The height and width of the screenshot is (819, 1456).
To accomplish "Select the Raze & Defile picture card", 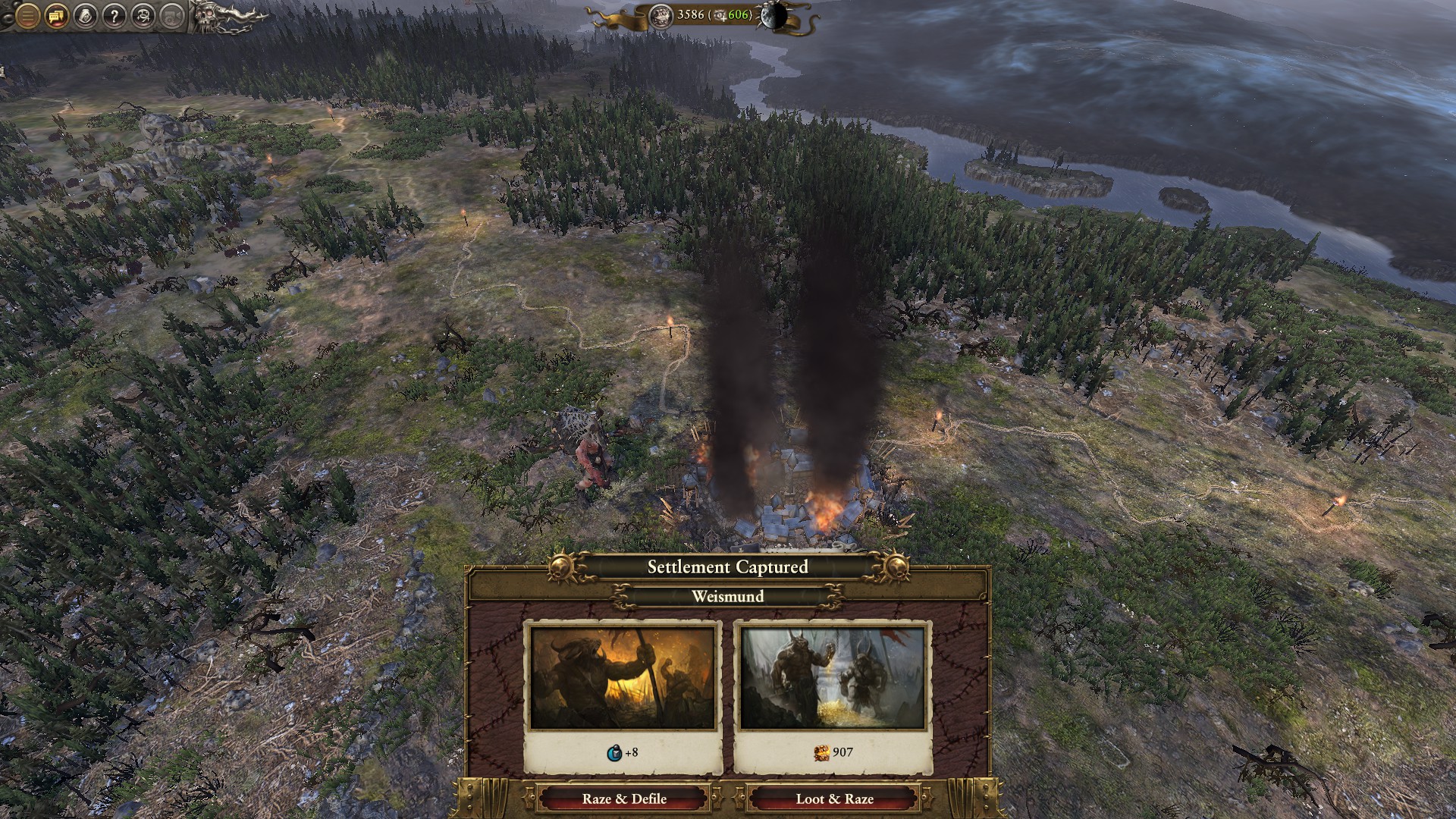I will (x=623, y=677).
